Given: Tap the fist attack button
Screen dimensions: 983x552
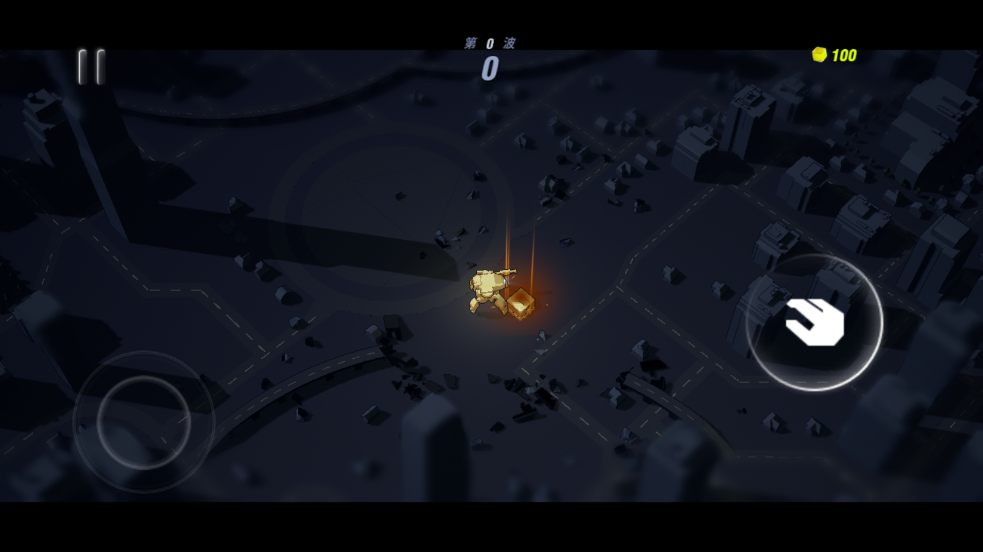Looking at the screenshot, I should pyautogui.click(x=814, y=323).
